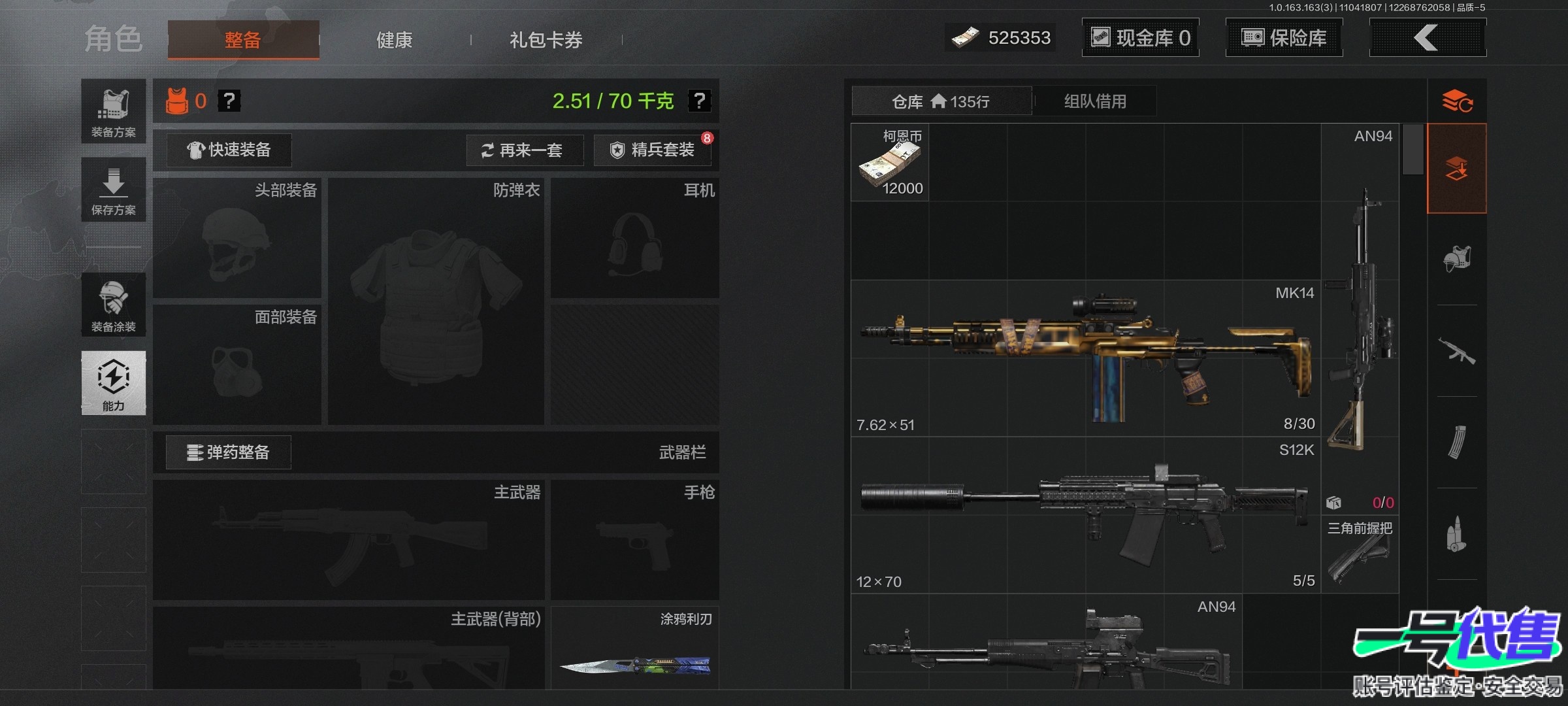Use 快速装备 quick equip
This screenshot has height=706, width=1568.
pyautogui.click(x=229, y=150)
